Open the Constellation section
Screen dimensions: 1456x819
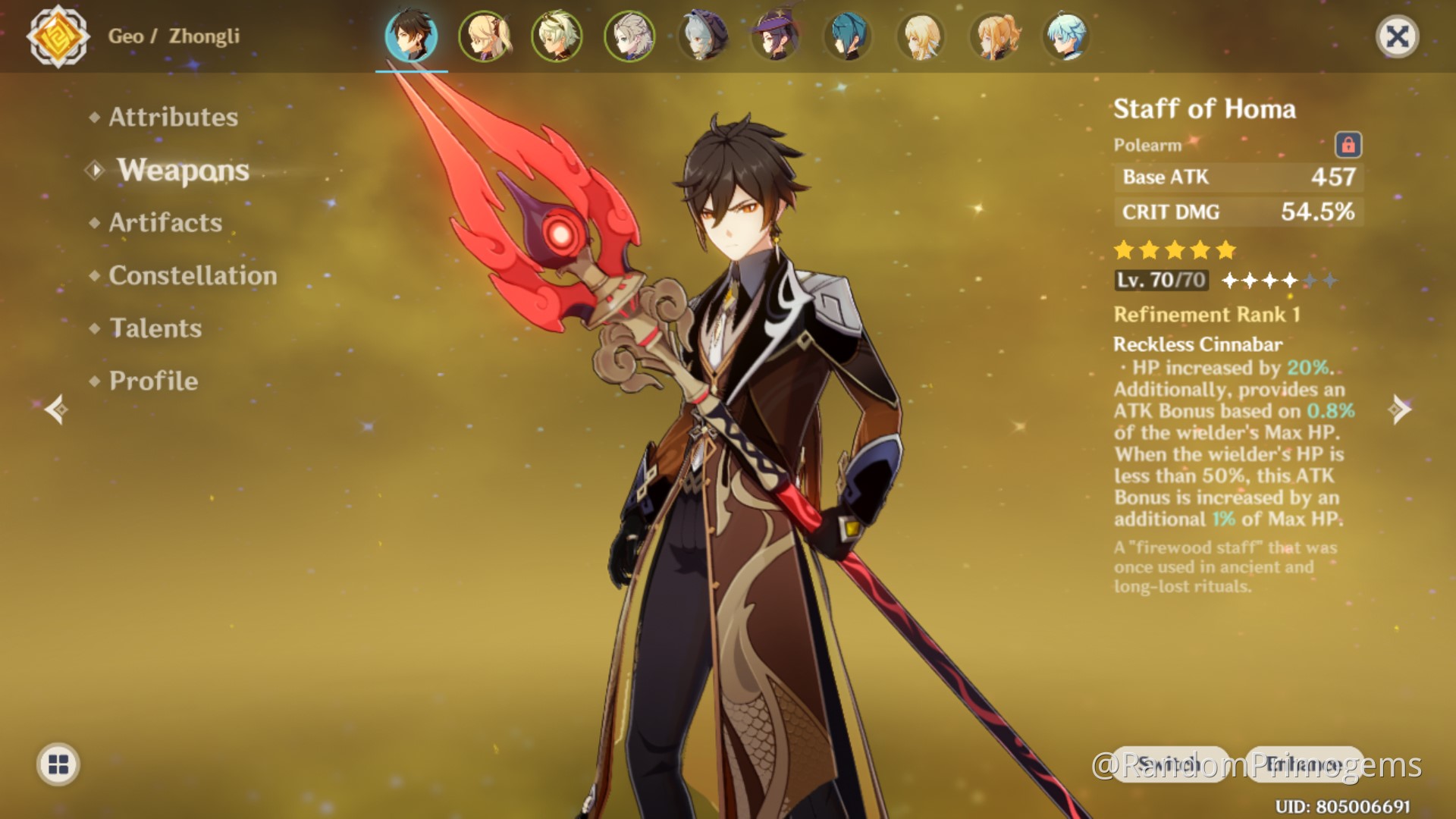193,275
